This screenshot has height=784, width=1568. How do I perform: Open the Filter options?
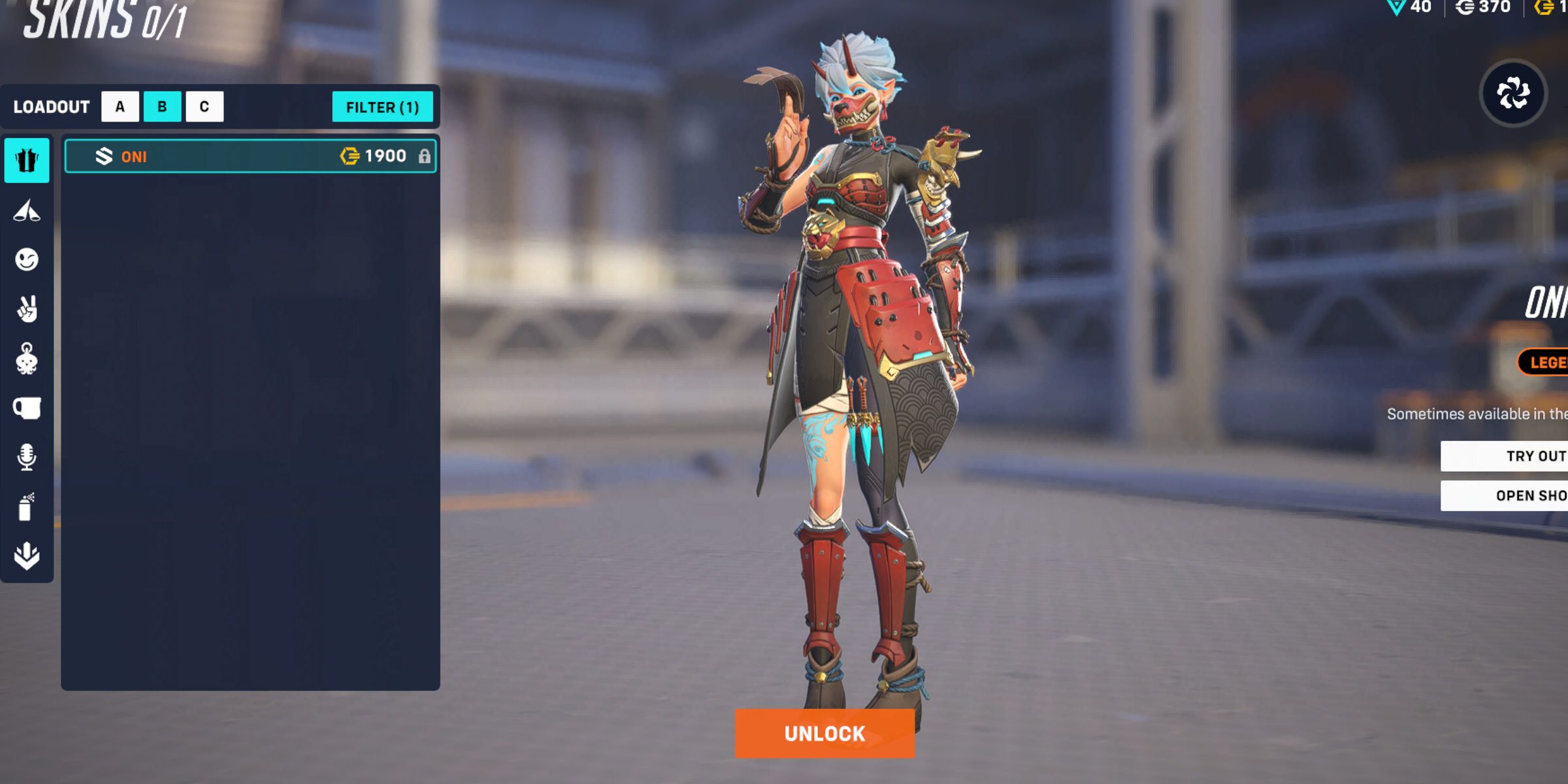pos(383,107)
